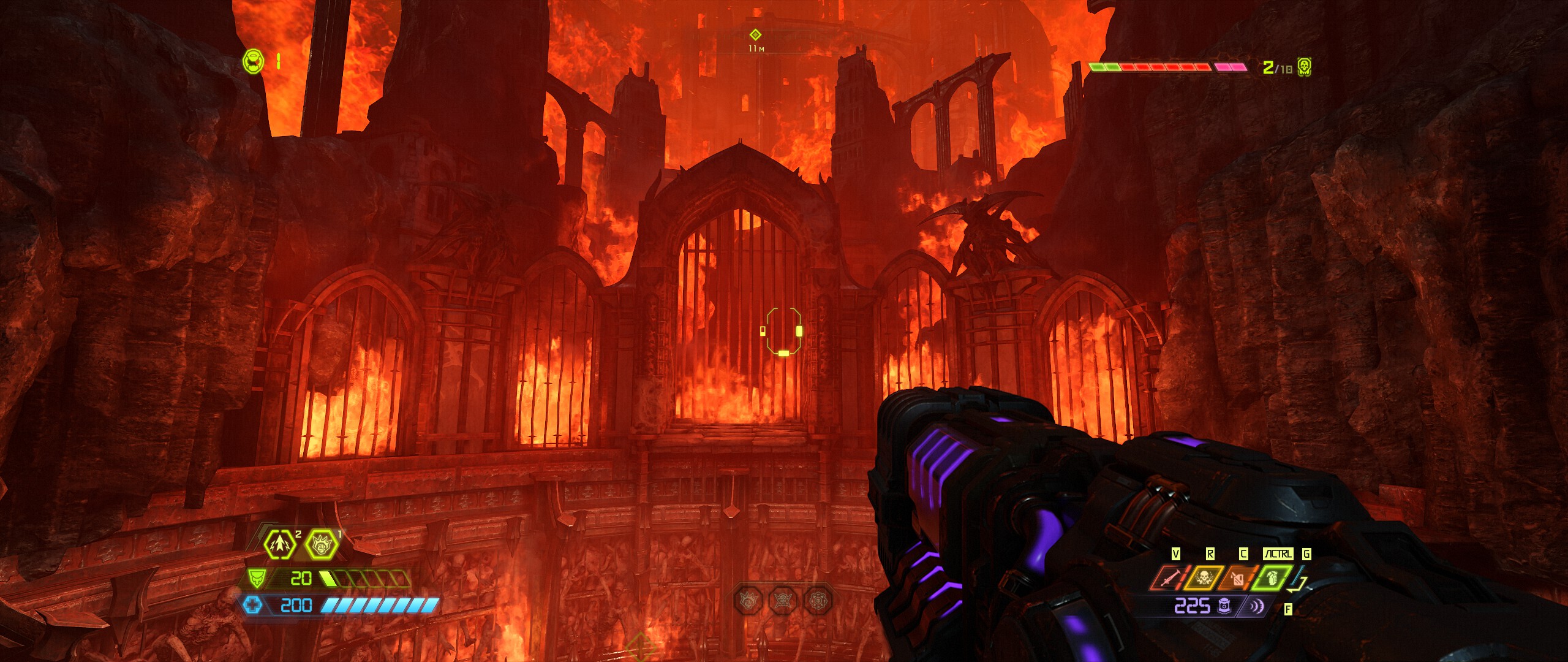Click the objective diamond waypoint marker
The image size is (1568, 662).
click(755, 35)
